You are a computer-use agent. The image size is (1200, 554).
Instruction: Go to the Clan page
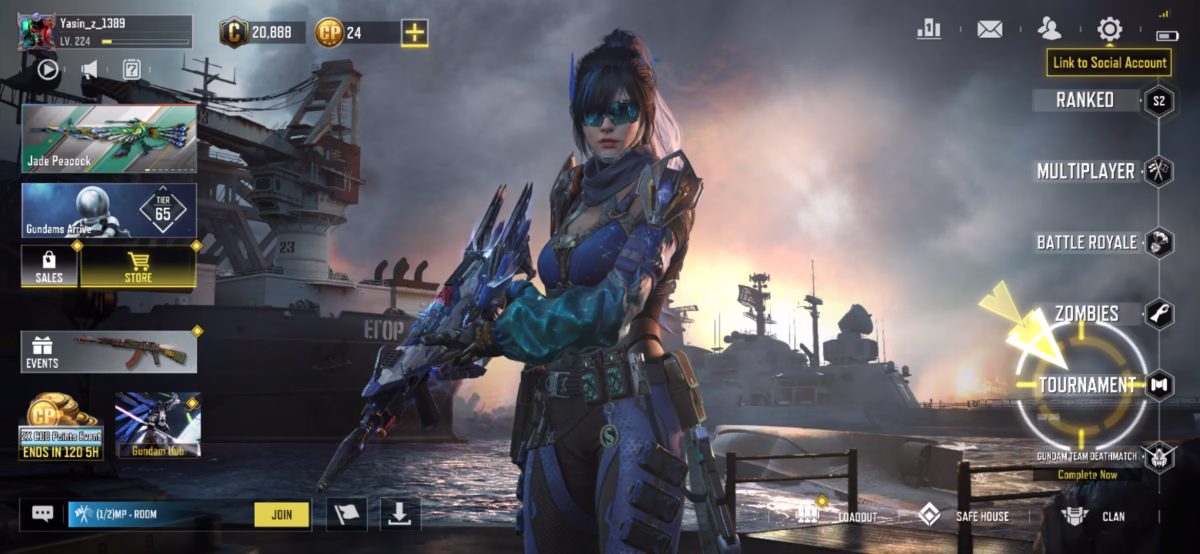coord(1095,516)
